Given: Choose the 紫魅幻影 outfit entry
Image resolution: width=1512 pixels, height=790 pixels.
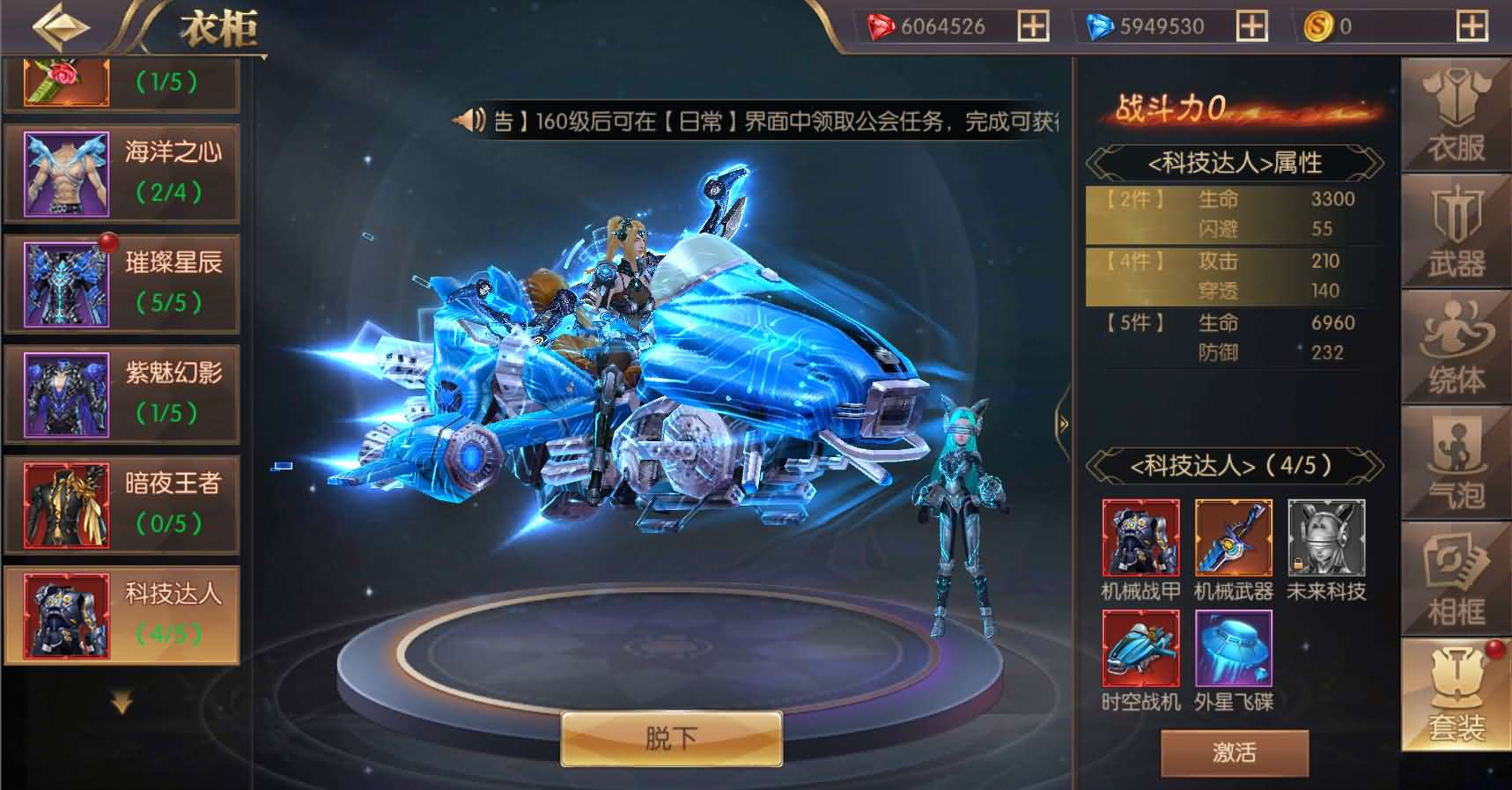Looking at the screenshot, I should pos(122,392).
